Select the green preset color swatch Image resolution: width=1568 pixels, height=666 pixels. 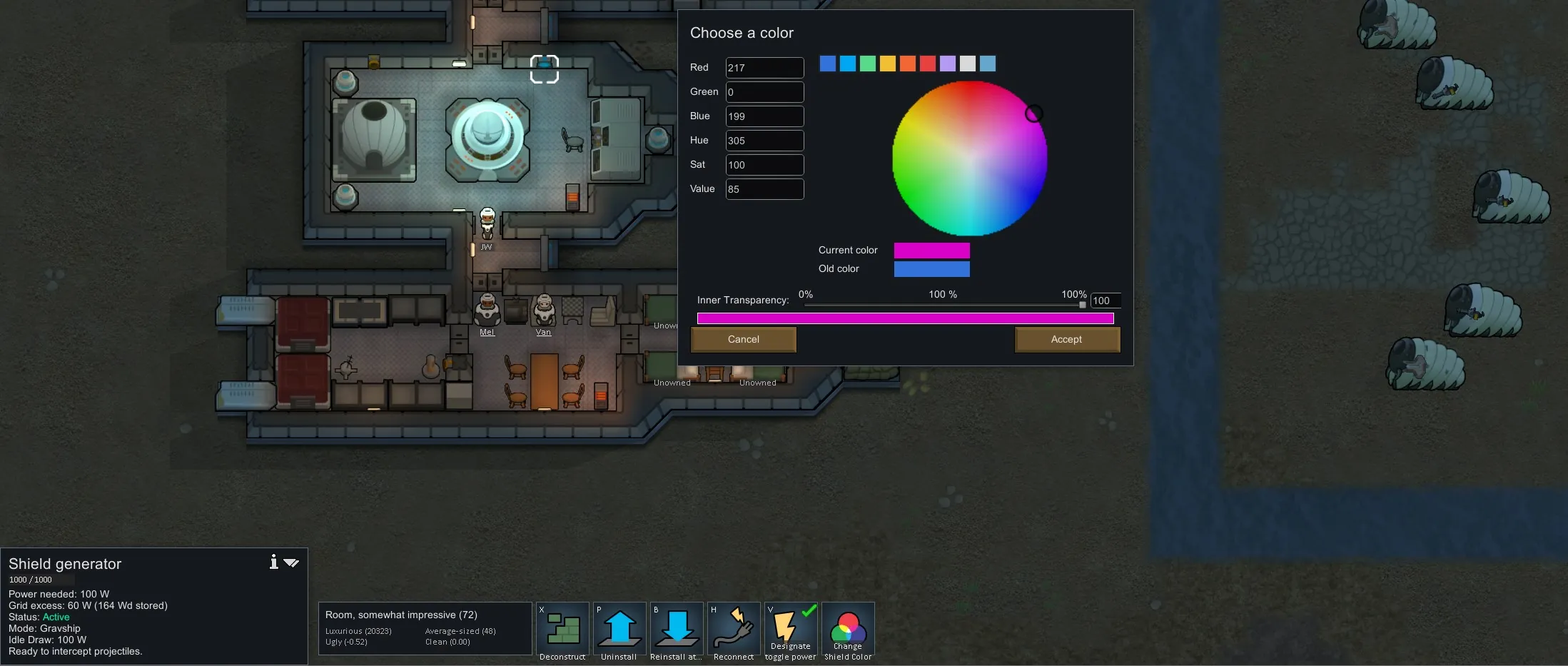tap(867, 64)
